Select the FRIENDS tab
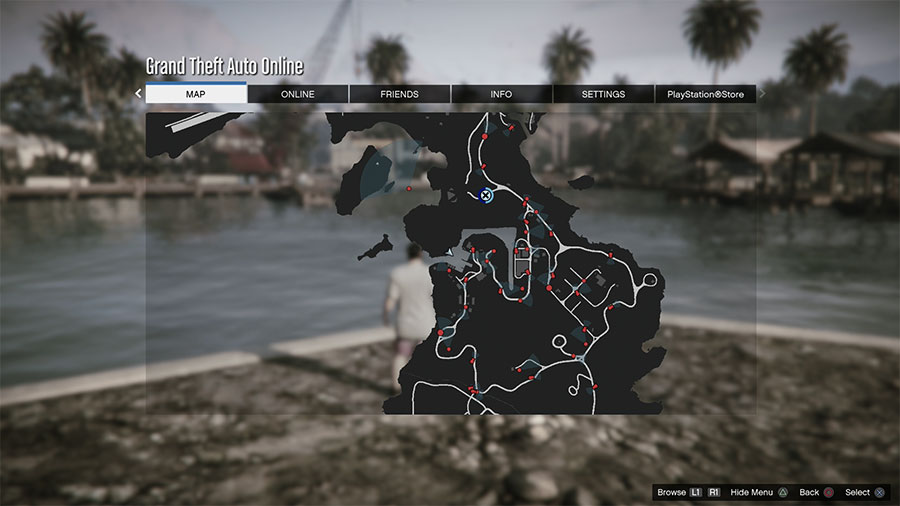900x506 pixels. pyautogui.click(x=400, y=94)
